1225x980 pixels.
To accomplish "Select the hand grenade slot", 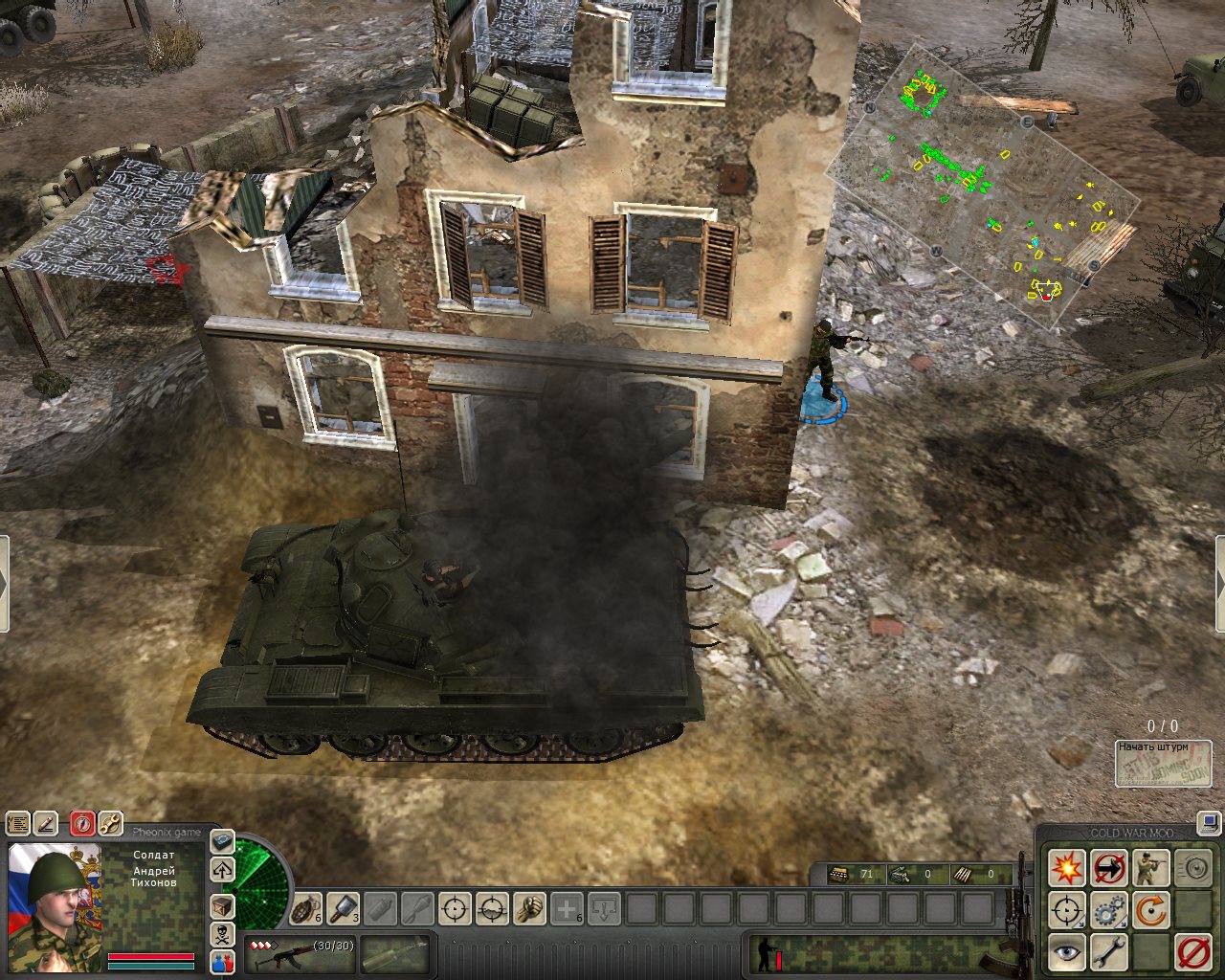I will 306,907.
